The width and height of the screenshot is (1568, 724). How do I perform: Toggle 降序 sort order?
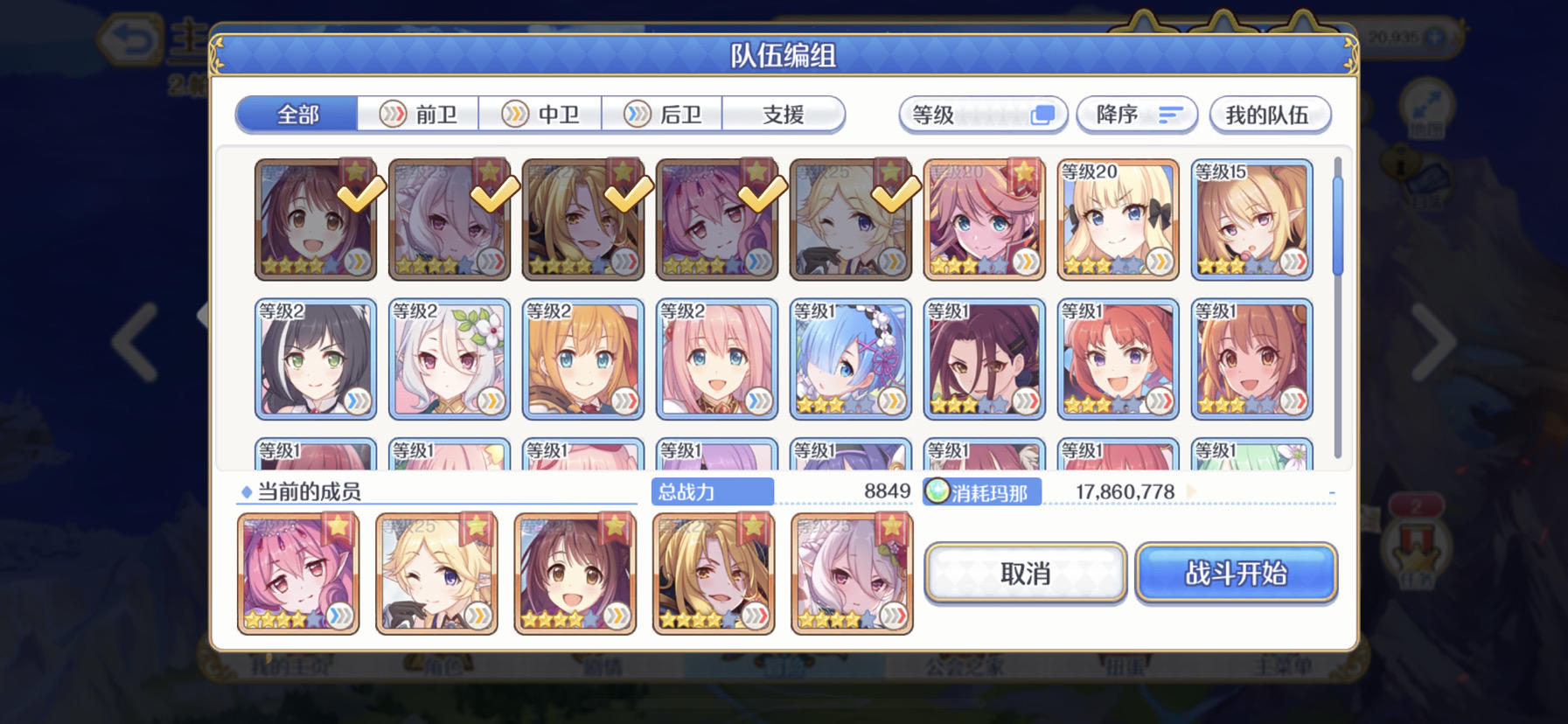[1137, 115]
